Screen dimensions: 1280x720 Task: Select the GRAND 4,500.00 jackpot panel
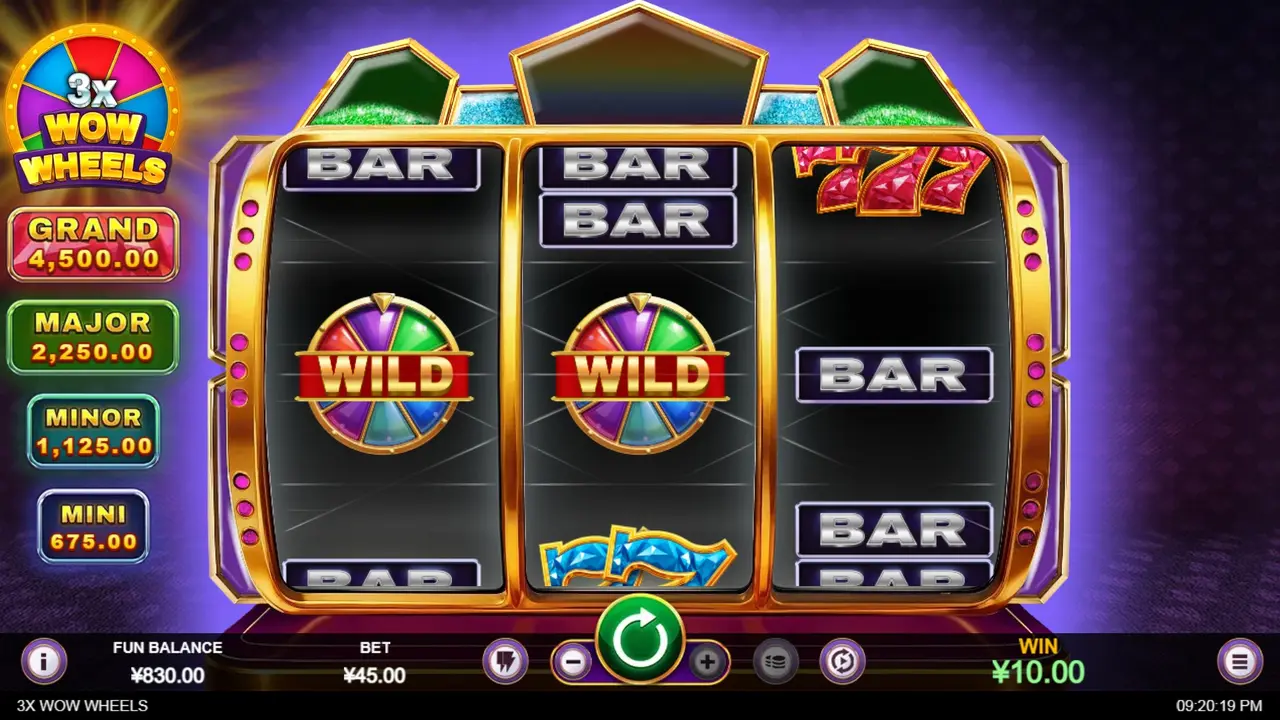[x=93, y=242]
